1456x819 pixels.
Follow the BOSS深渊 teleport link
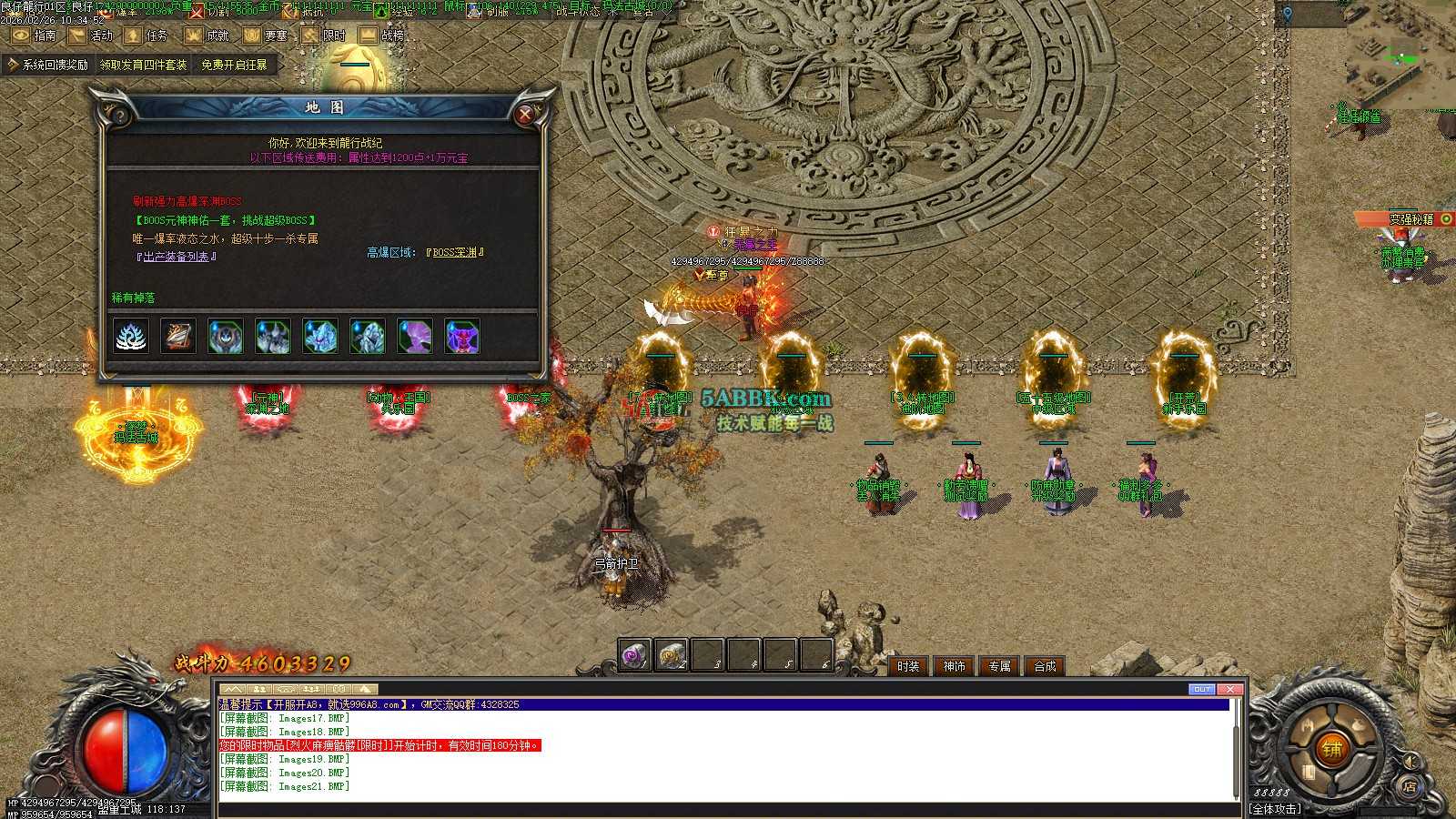455,252
